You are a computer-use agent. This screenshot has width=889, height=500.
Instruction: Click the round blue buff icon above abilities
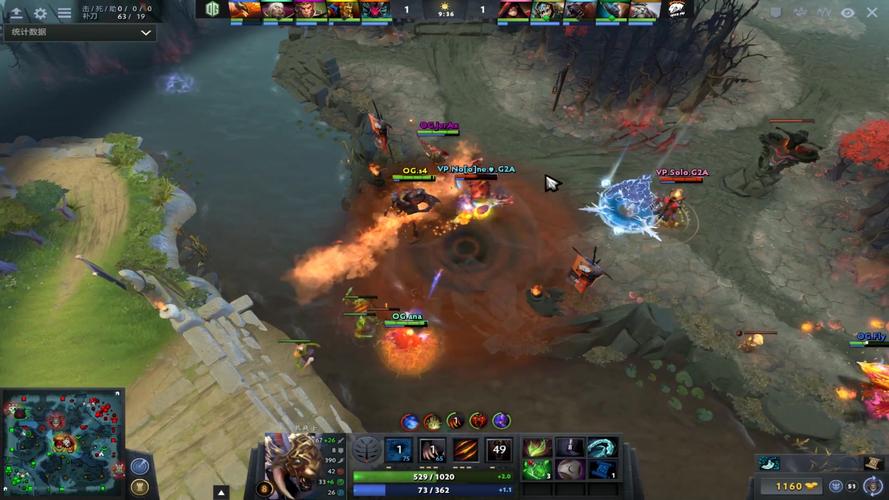pos(409,421)
